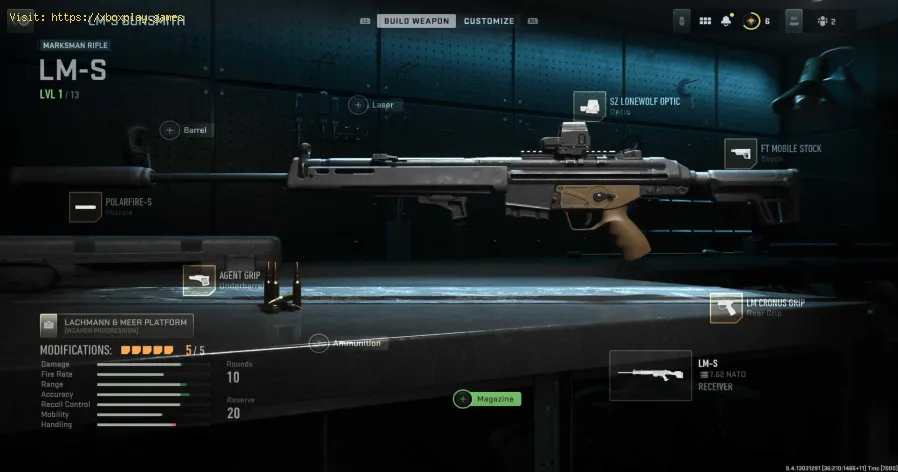Choose the Polarfire-S muzzle slot
This screenshot has height=472, width=898.
tap(85, 206)
